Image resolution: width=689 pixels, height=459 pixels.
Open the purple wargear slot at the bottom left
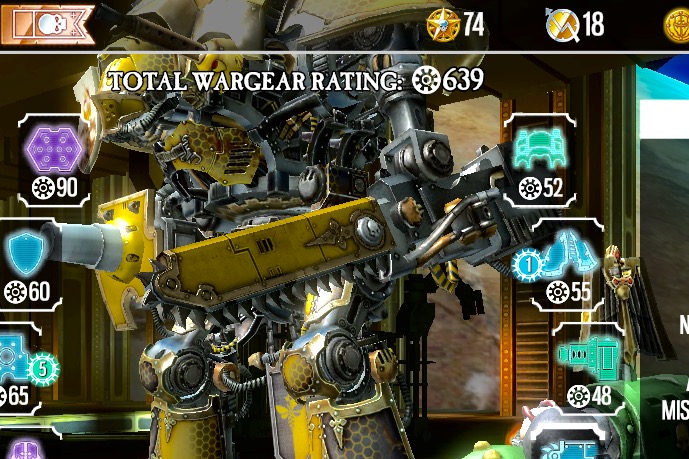(x=24, y=450)
